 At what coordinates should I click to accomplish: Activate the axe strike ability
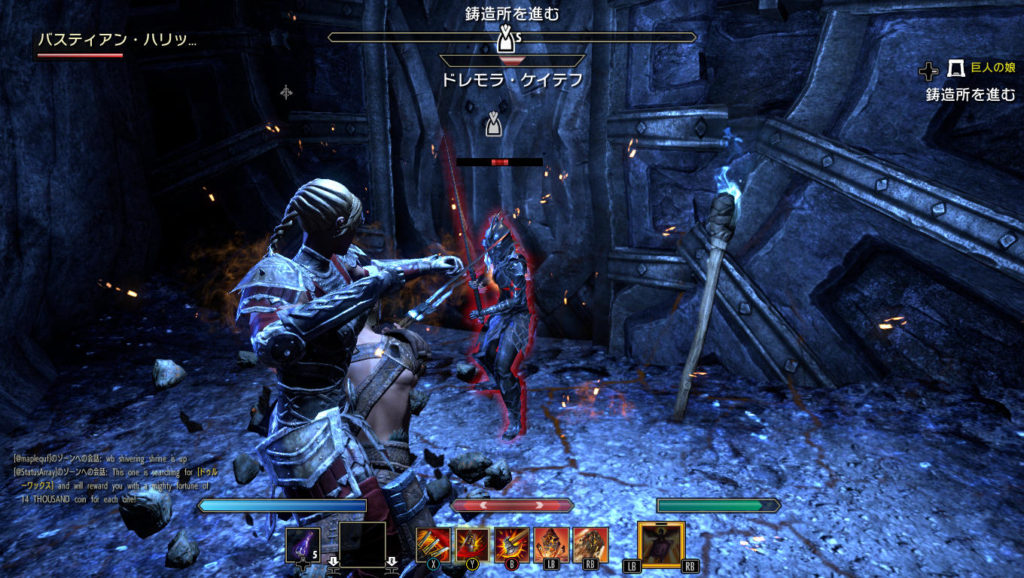pyautogui.click(x=512, y=544)
